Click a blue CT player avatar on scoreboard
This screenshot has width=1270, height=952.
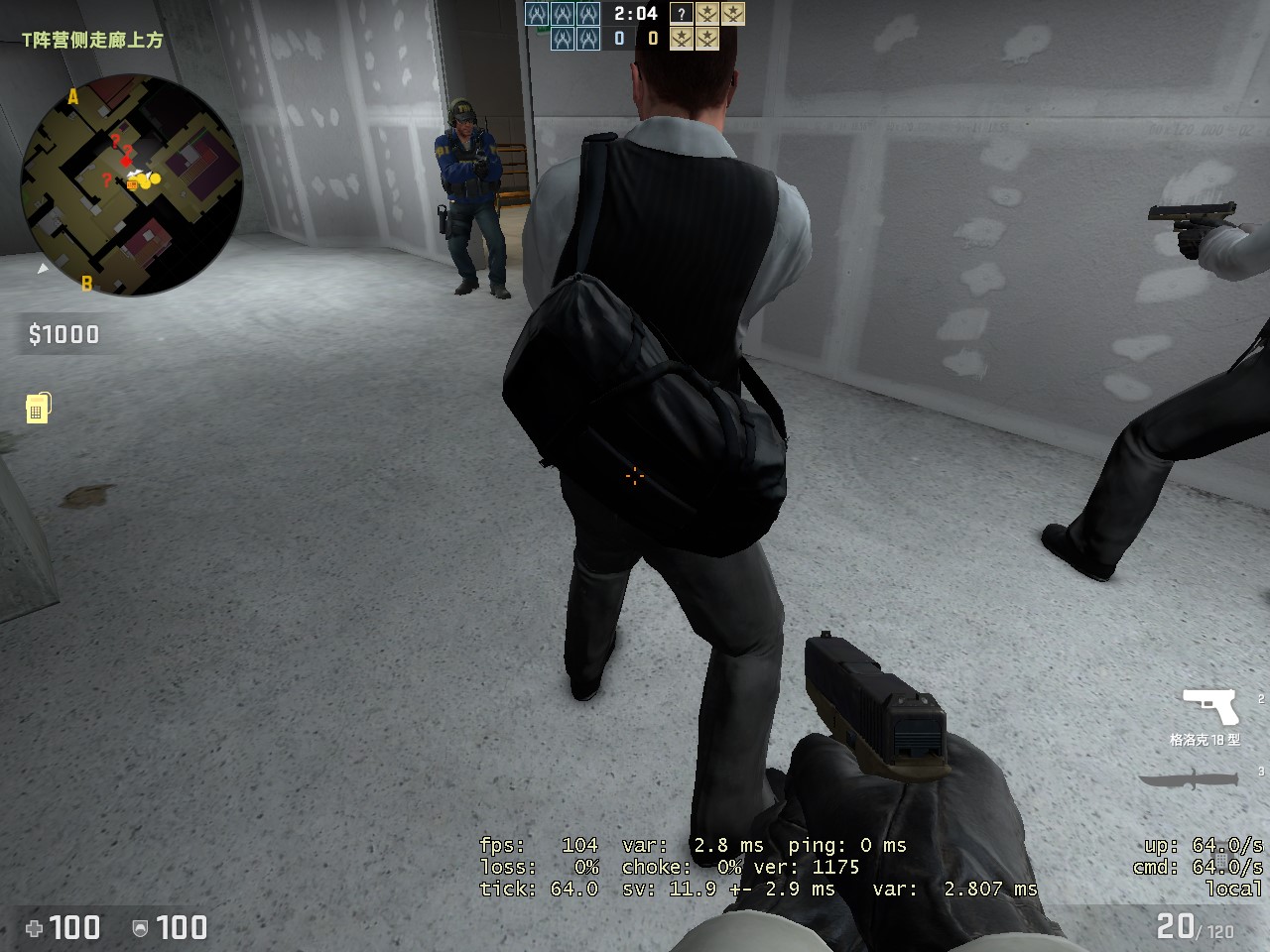pyautogui.click(x=536, y=13)
